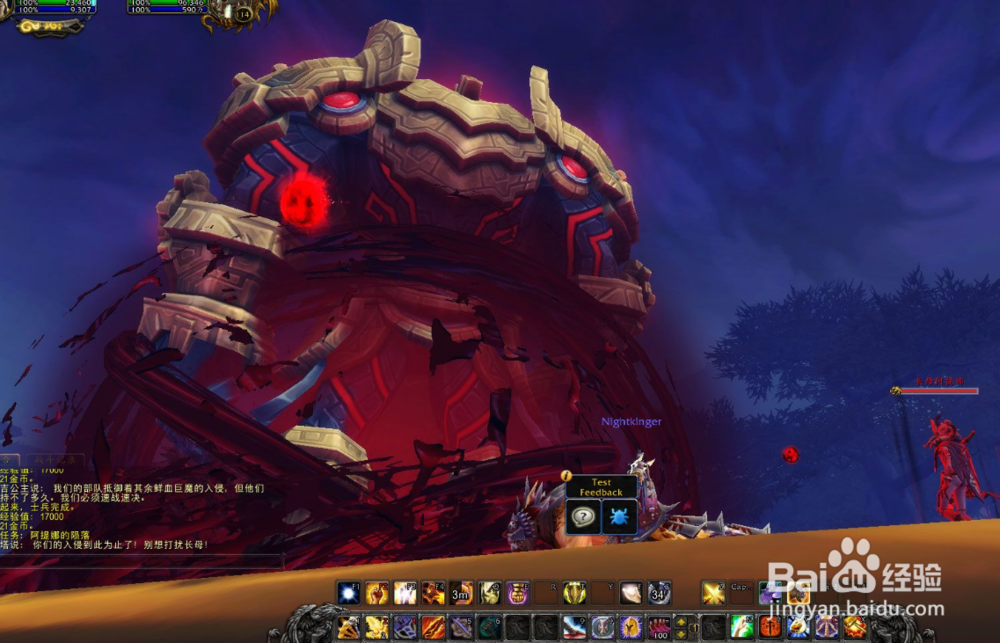Activate the crossed golden swords ability
The image size is (1000, 643).
click(x=712, y=592)
